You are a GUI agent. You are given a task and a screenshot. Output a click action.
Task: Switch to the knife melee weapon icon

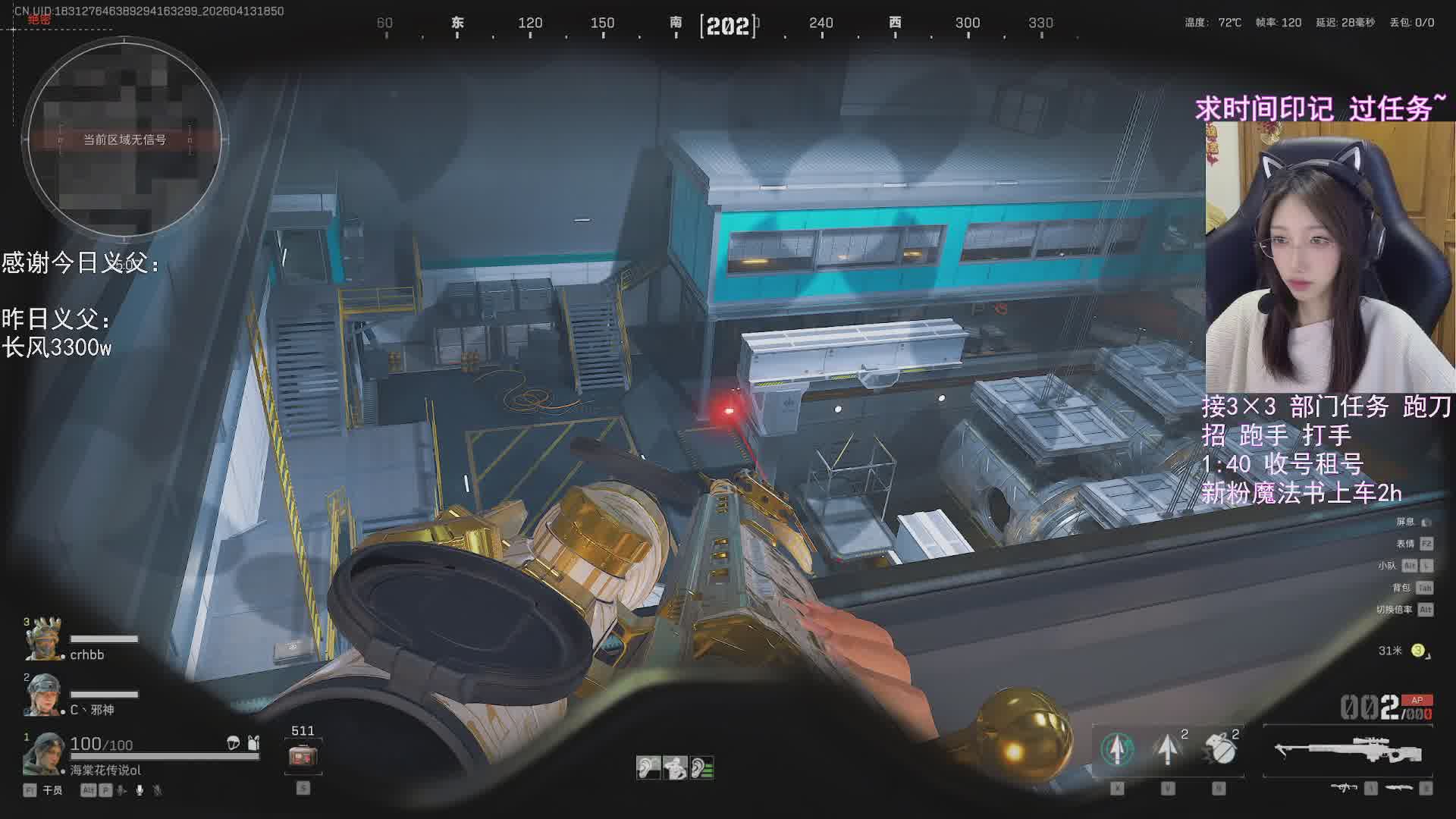coord(1398,789)
